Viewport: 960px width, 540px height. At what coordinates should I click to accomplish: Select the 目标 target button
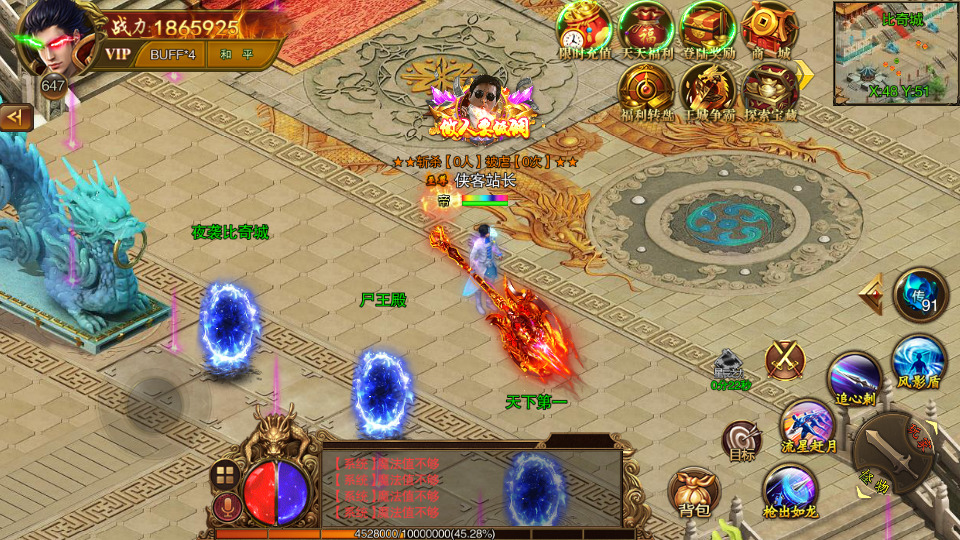coord(742,440)
